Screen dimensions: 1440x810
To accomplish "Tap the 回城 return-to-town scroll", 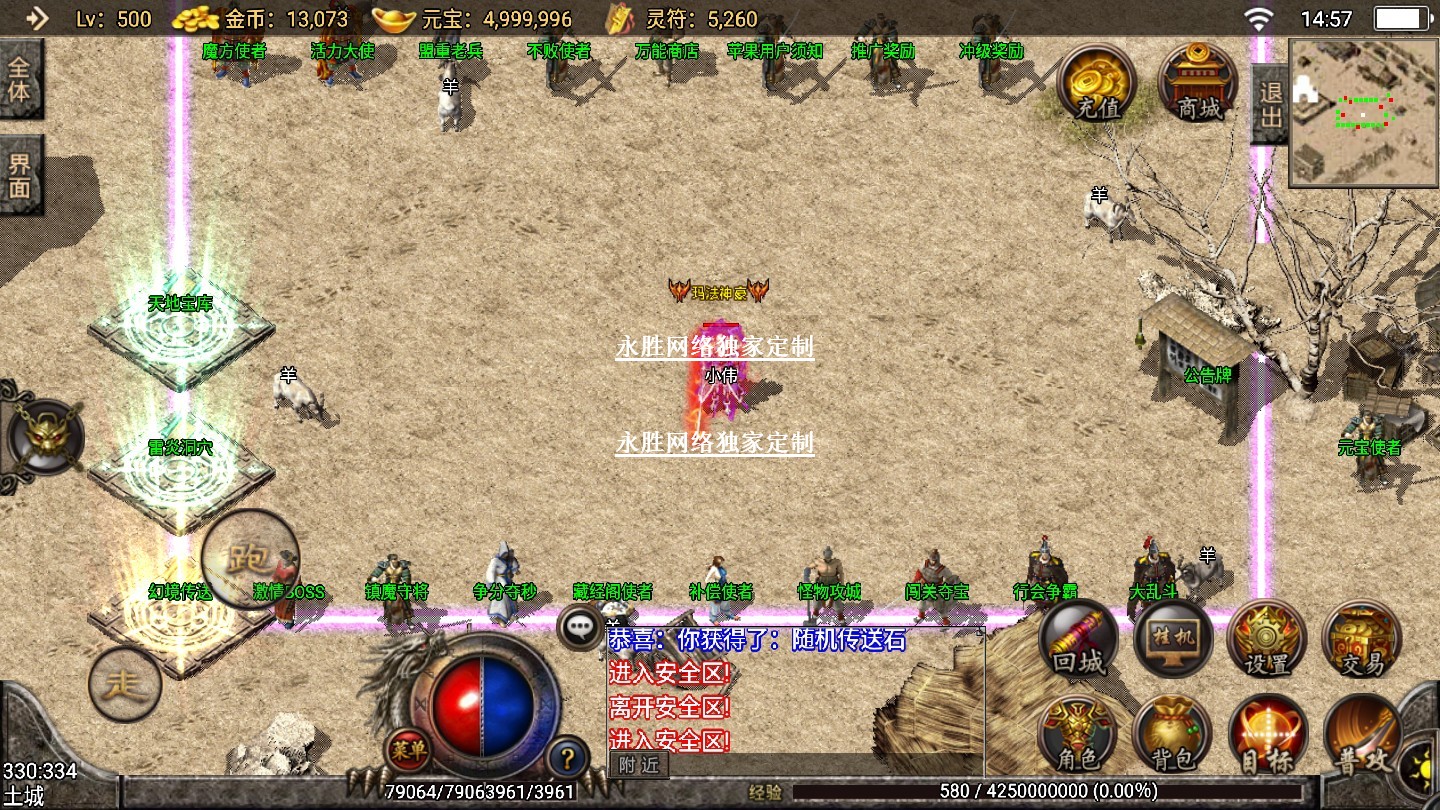I will [1078, 640].
